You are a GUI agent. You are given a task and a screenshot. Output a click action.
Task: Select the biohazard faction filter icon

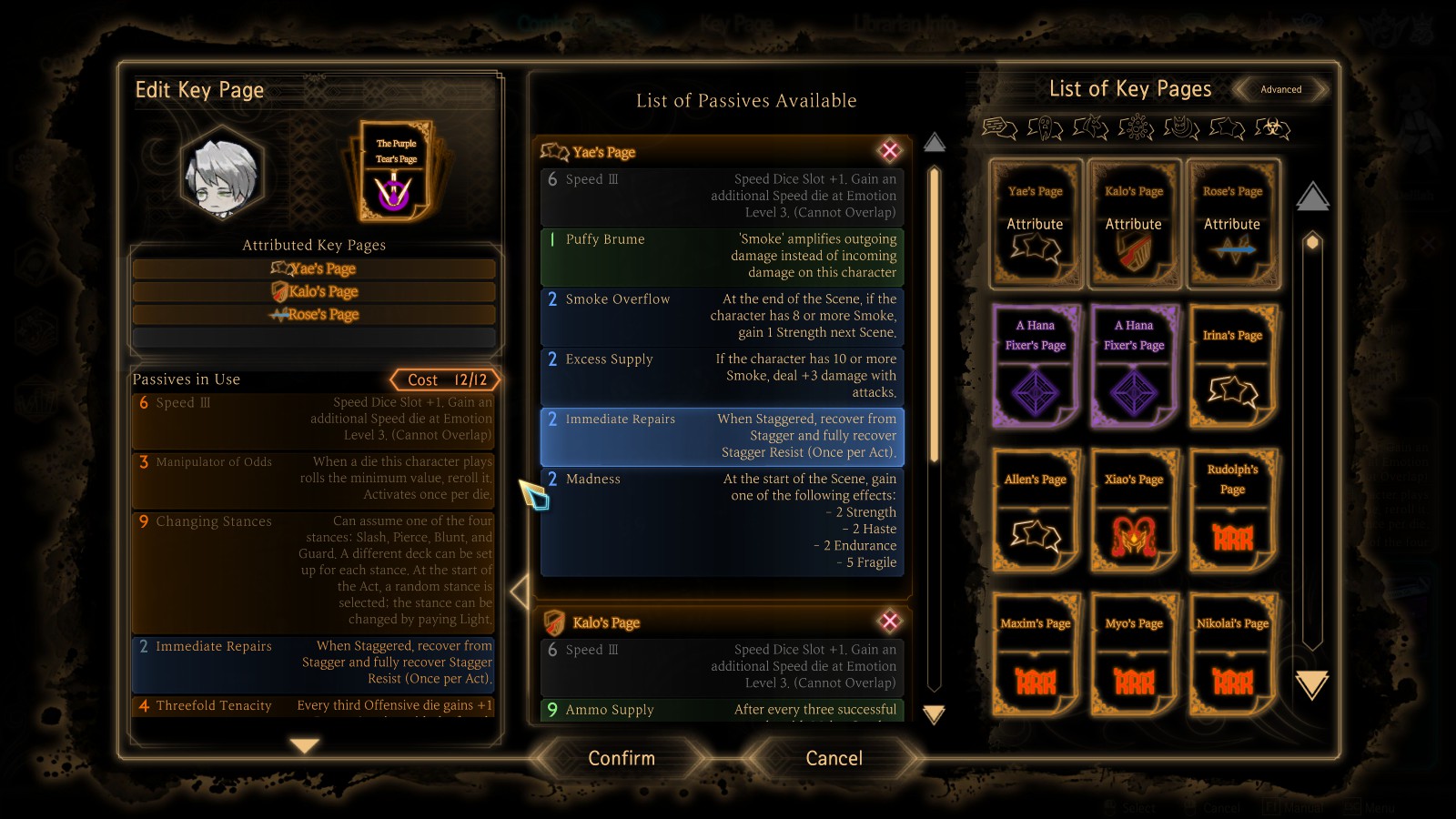point(1272,128)
